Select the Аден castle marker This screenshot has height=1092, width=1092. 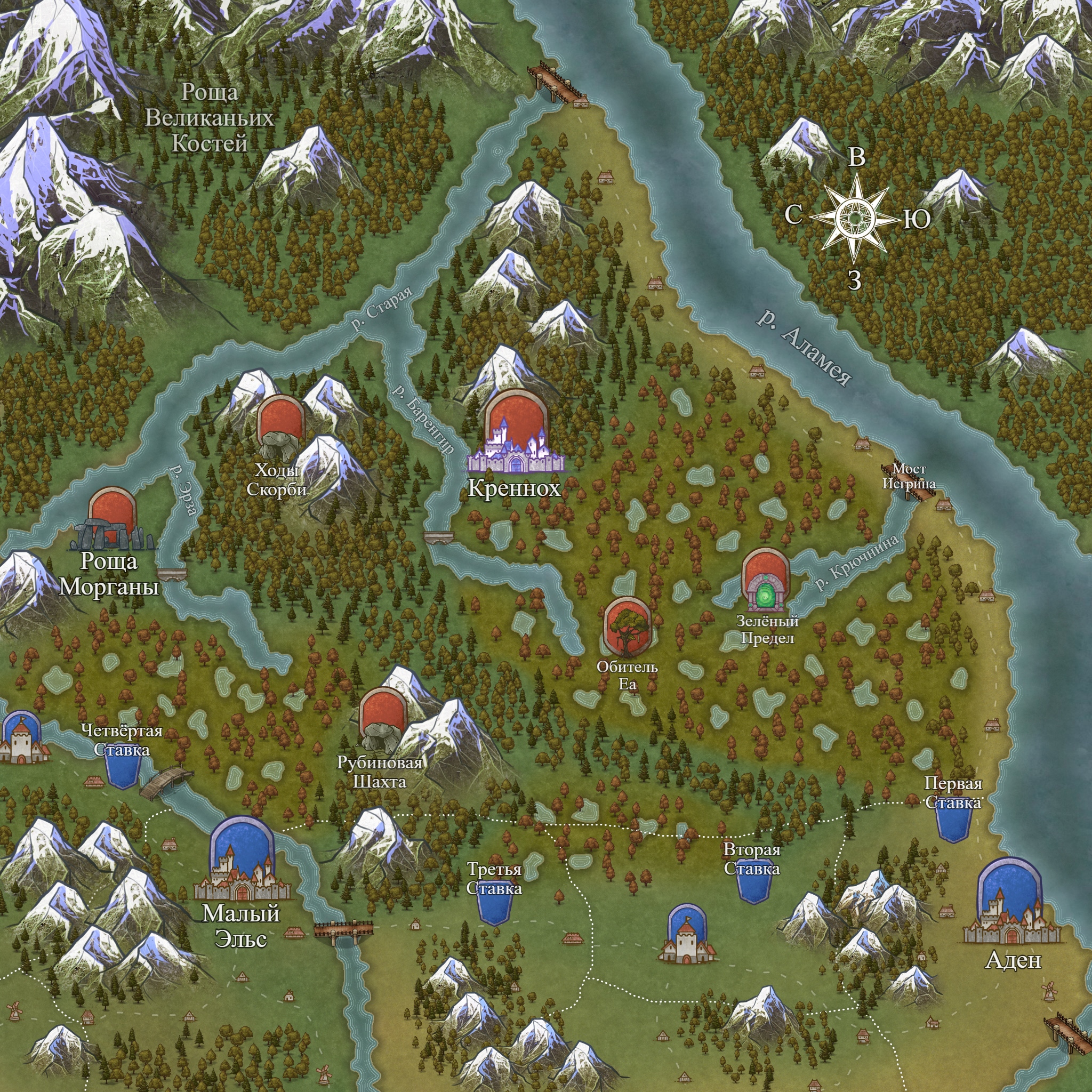[x=1011, y=903]
